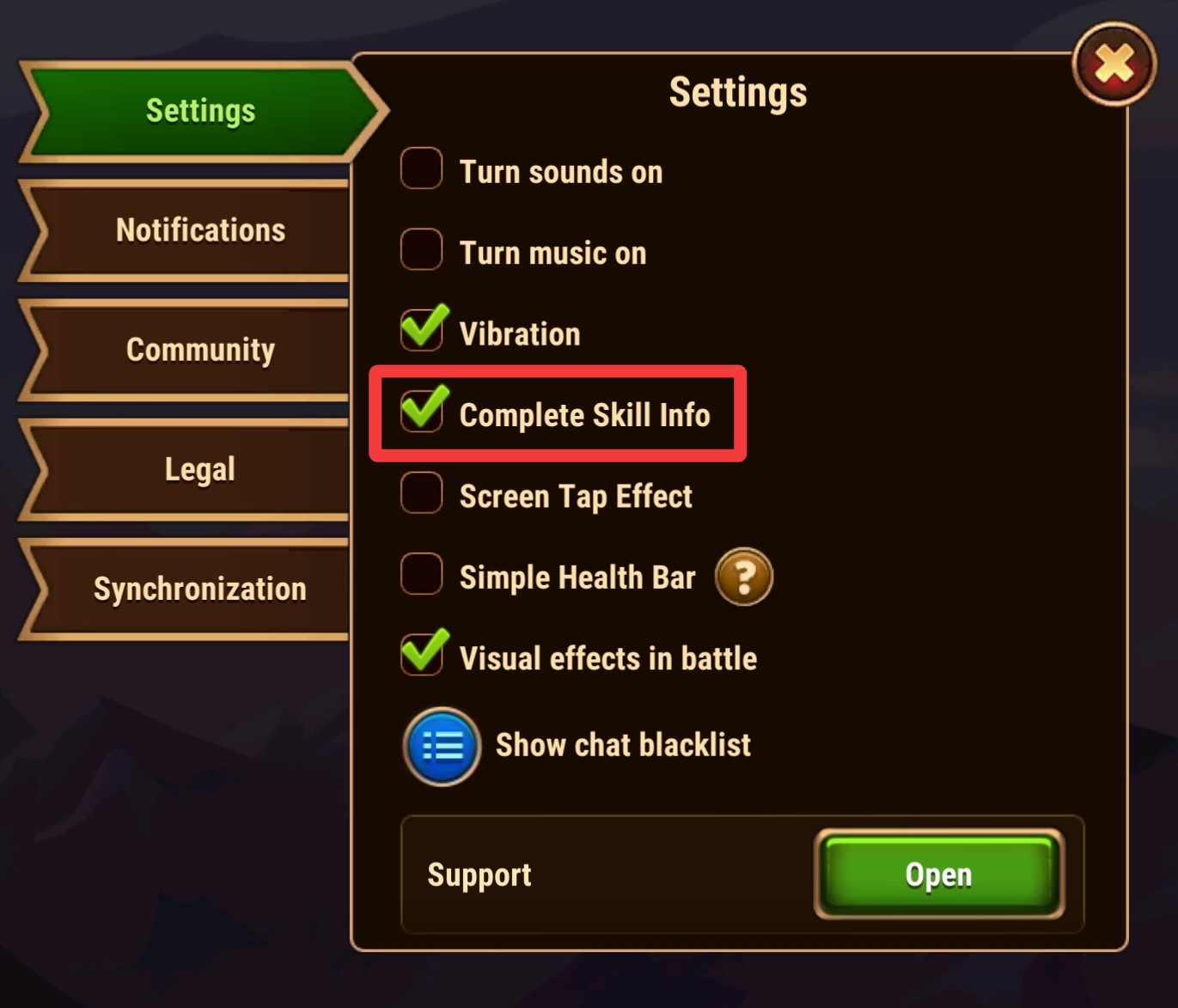Click the green checkmark on Vibration

click(x=422, y=329)
